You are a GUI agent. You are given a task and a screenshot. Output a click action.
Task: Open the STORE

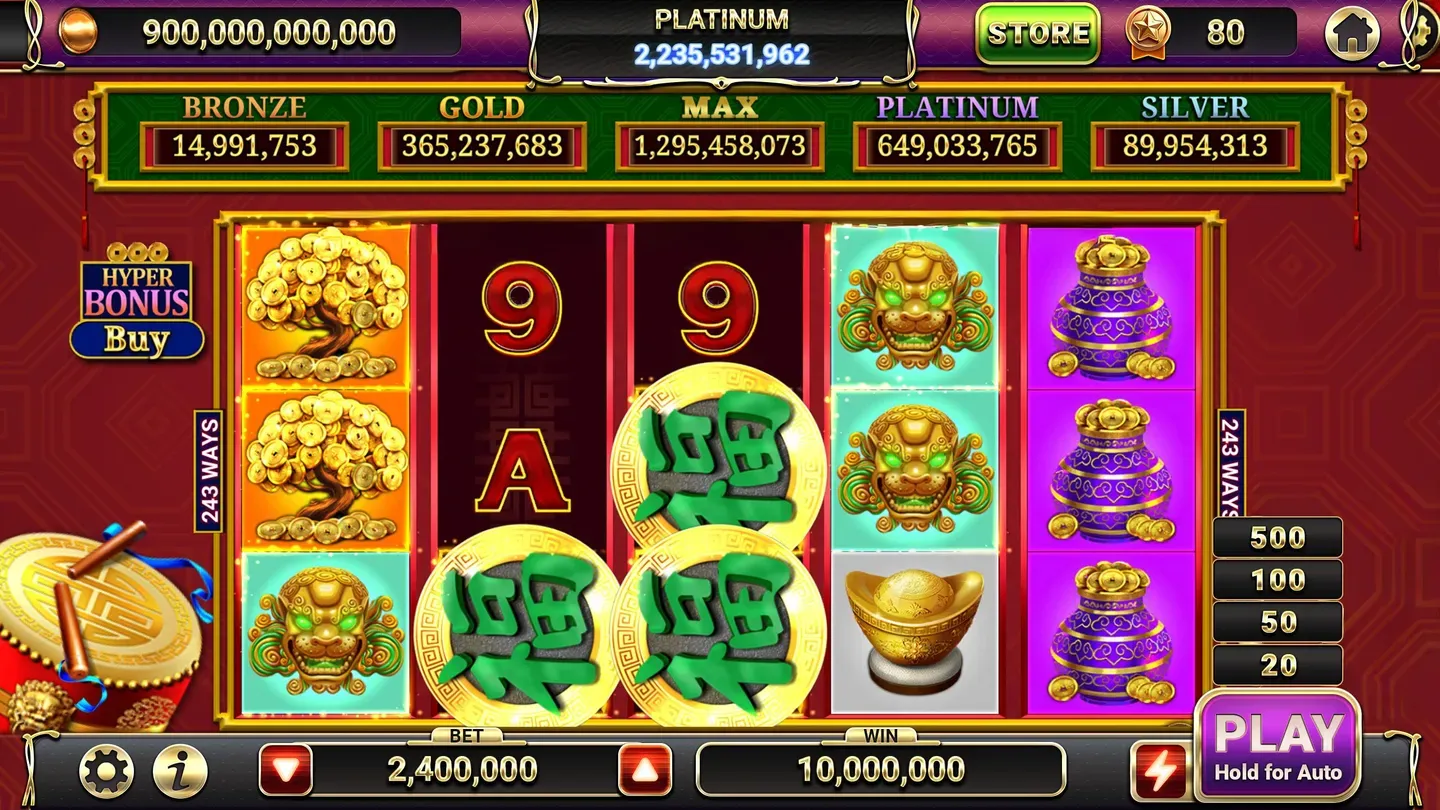[x=1037, y=33]
